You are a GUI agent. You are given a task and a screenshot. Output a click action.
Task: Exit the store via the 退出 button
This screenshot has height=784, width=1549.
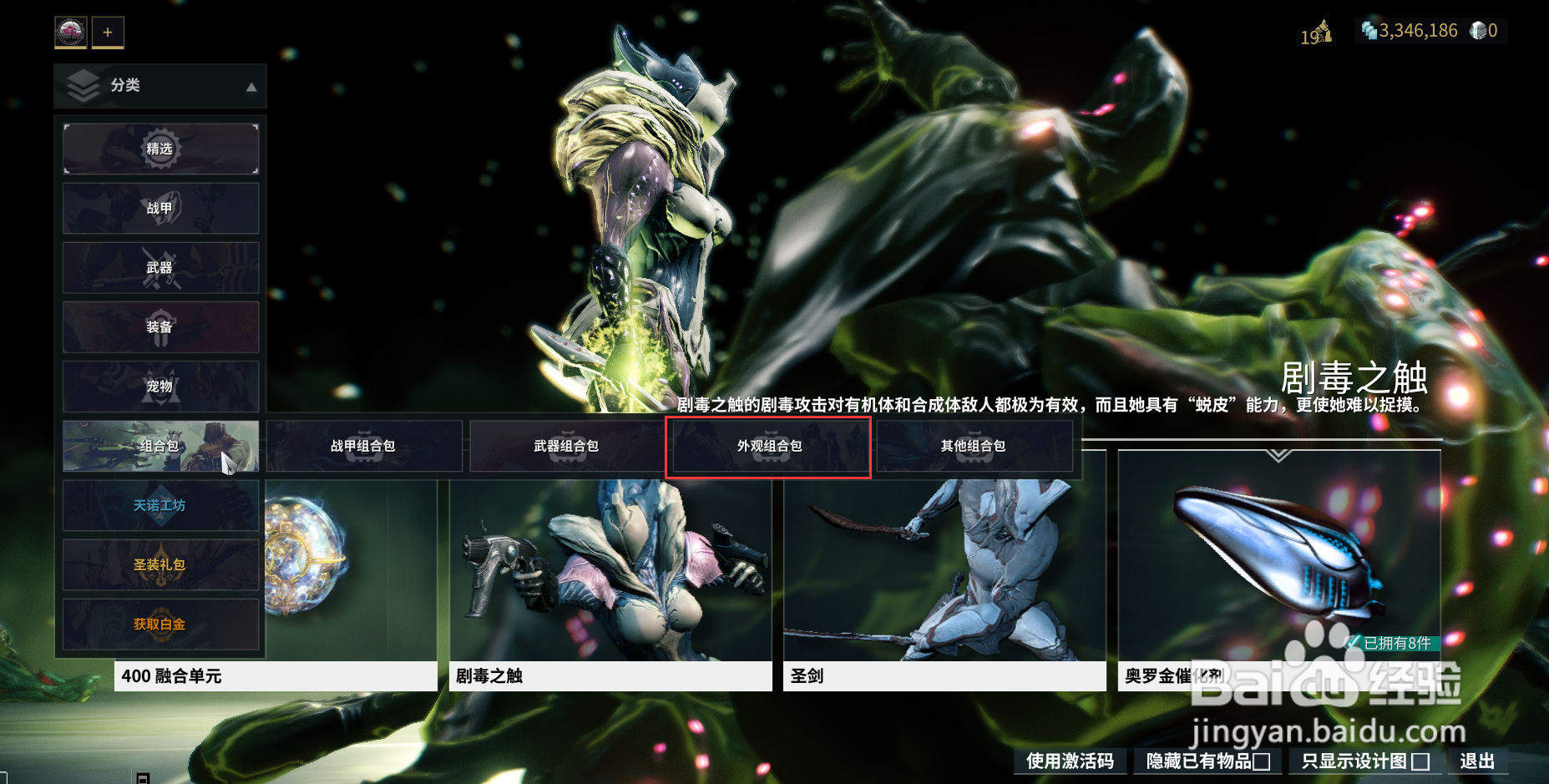click(1476, 761)
